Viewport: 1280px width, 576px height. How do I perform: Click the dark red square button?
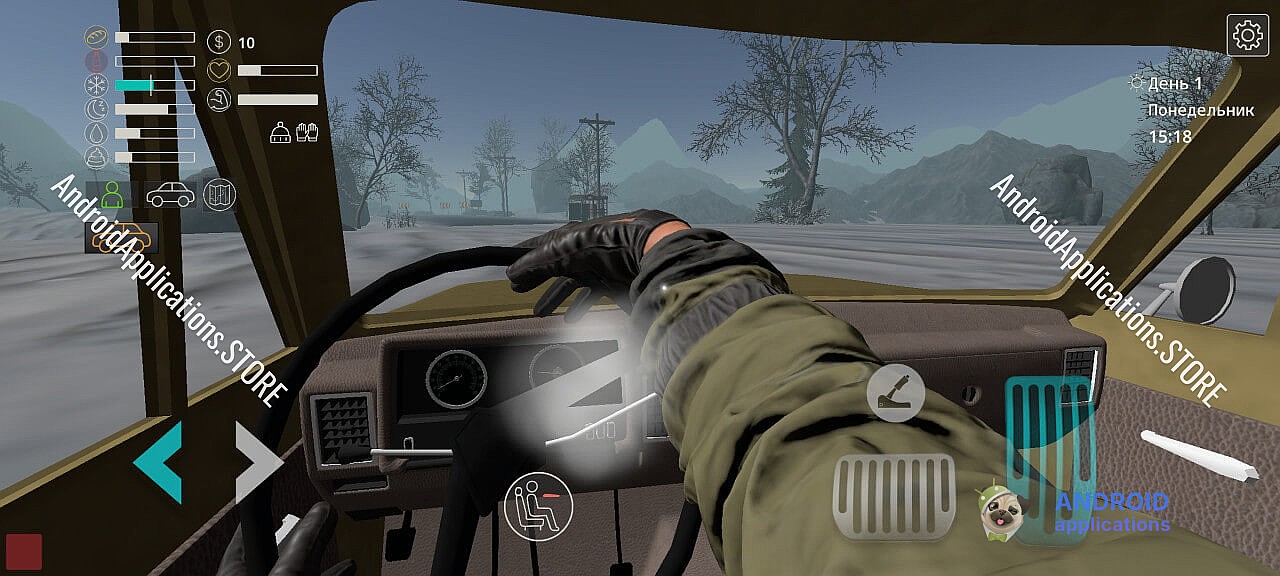[24, 551]
